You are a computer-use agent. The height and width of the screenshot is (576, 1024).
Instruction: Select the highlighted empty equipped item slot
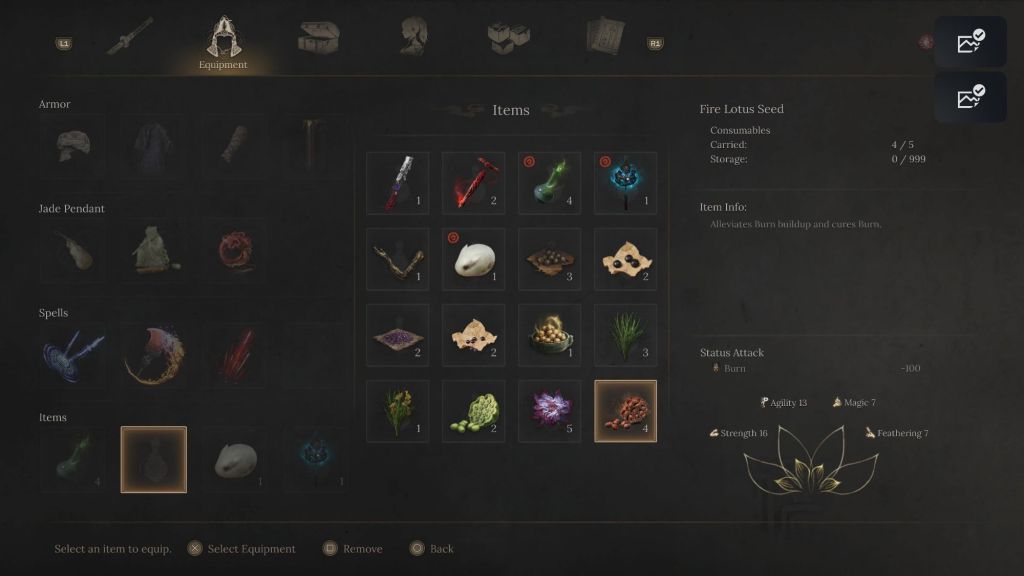(153, 459)
